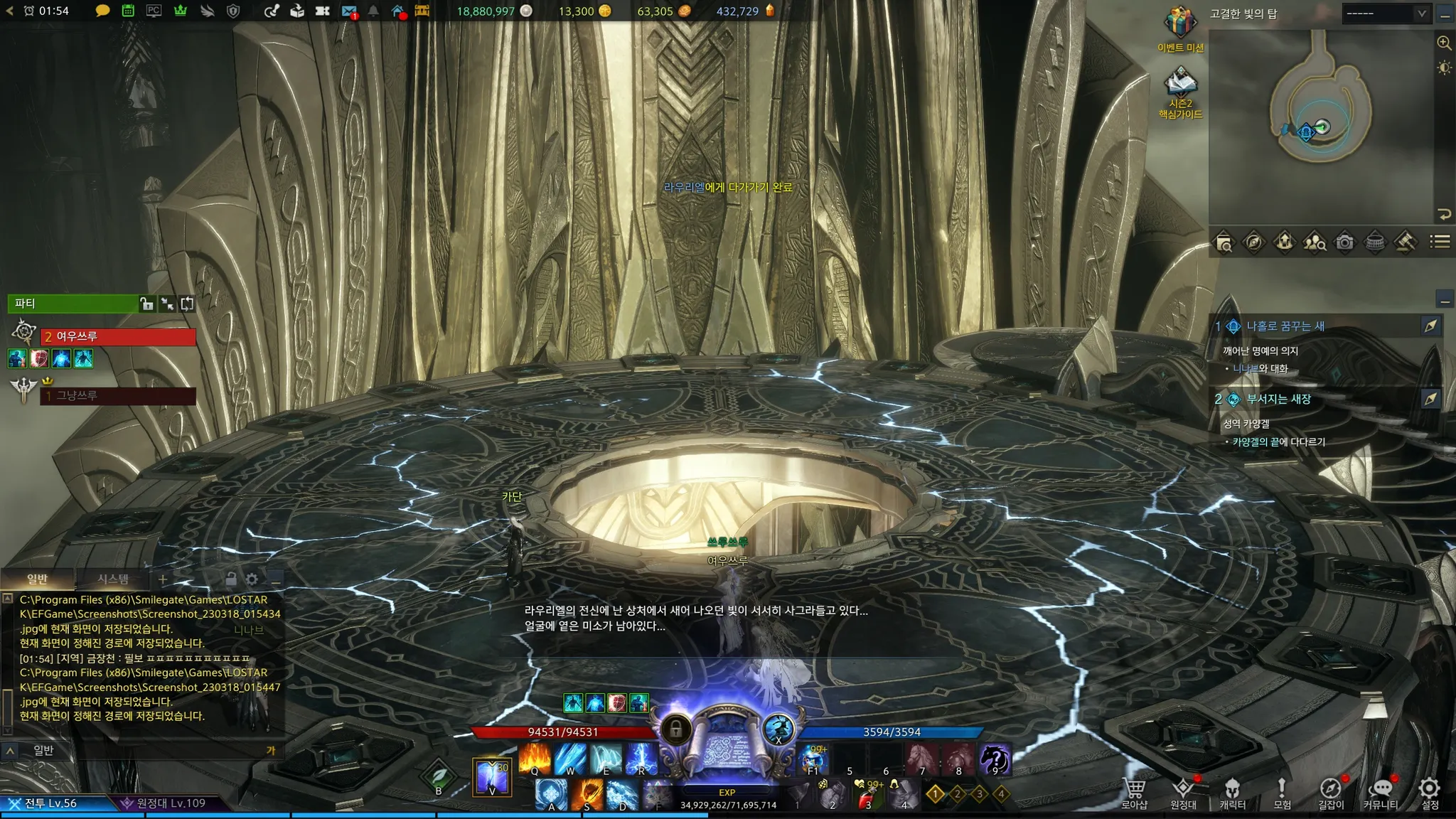Select party member 여우쓰루
The height and width of the screenshot is (819, 1456).
(x=118, y=336)
